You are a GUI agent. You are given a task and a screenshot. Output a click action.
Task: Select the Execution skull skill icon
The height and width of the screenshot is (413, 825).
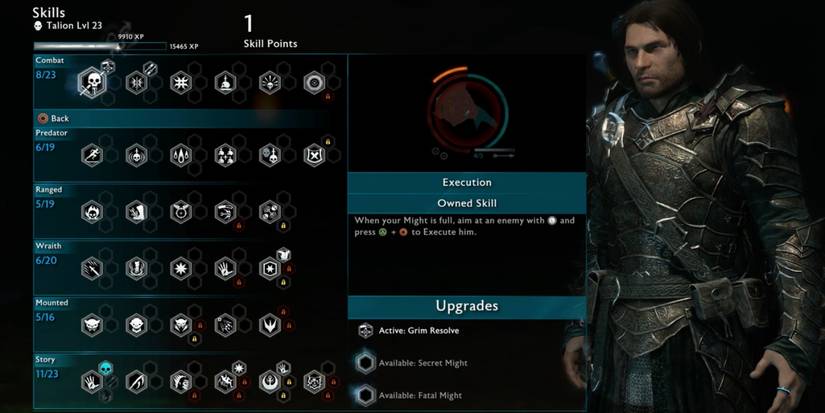(92, 82)
